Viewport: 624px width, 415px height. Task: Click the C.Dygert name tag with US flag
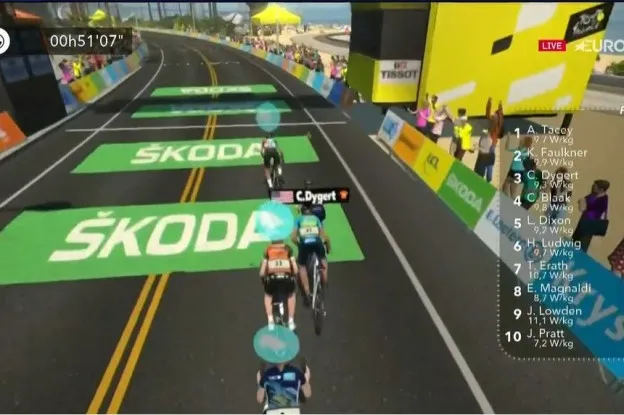[309, 195]
